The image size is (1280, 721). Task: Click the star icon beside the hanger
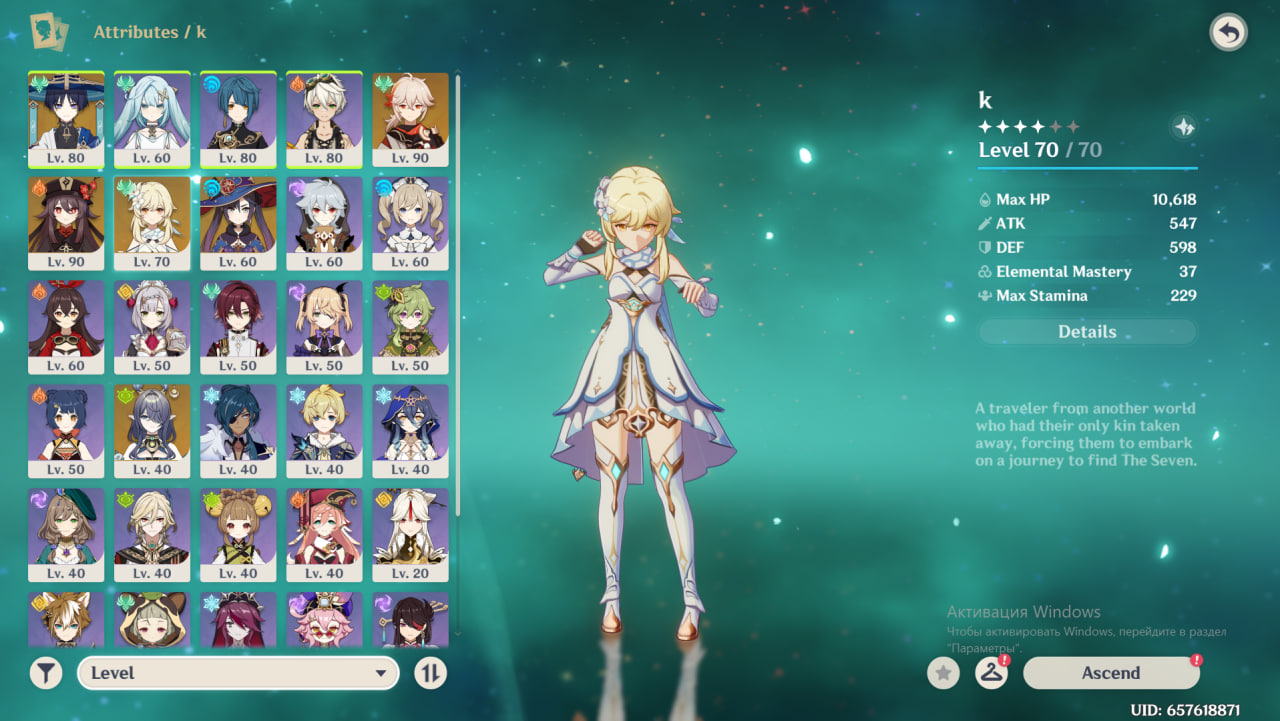click(943, 673)
